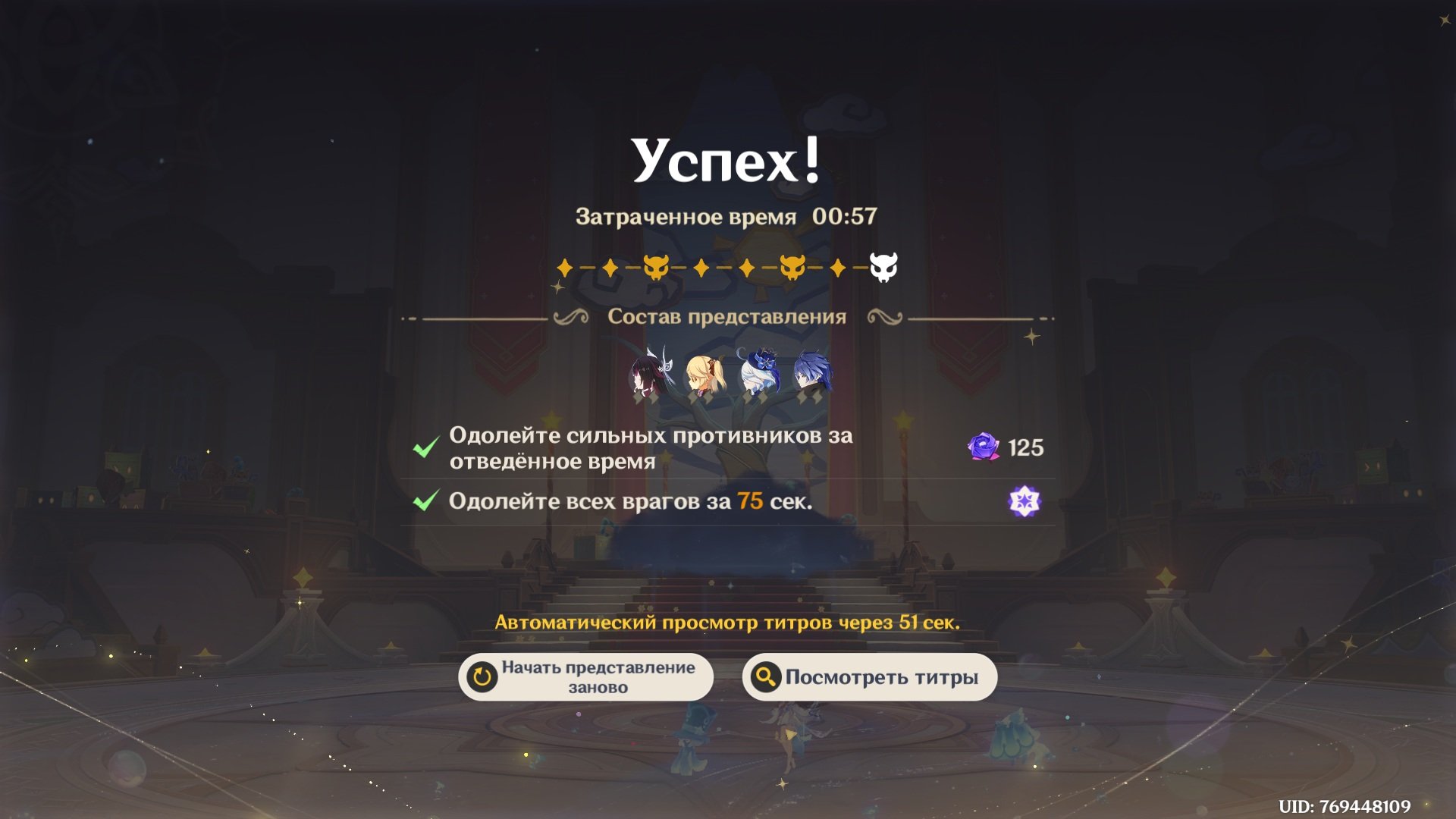Restart the performance with Начать представление заново
The width and height of the screenshot is (1456, 819).
[585, 676]
